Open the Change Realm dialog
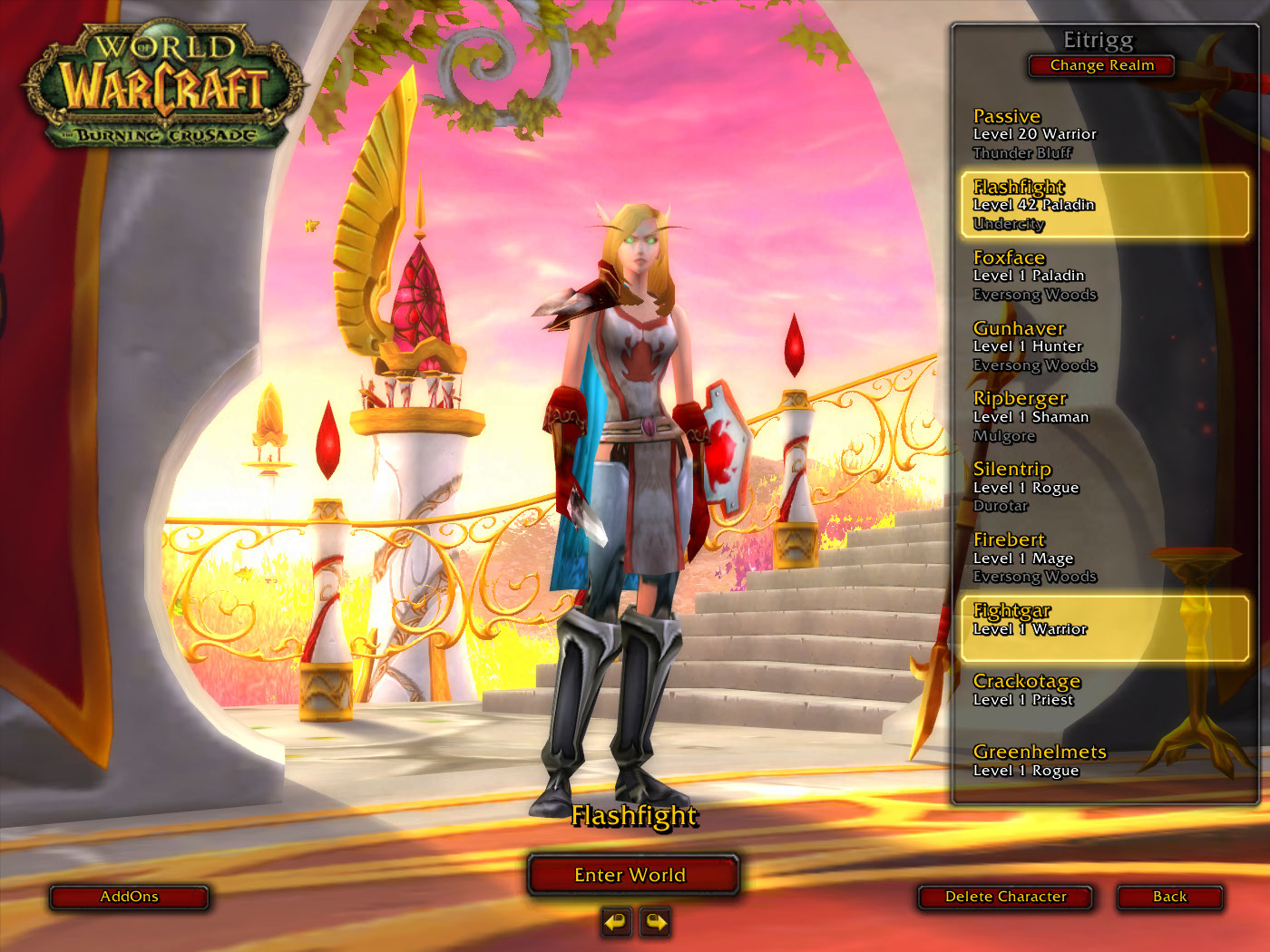The width and height of the screenshot is (1270, 952). [1101, 65]
